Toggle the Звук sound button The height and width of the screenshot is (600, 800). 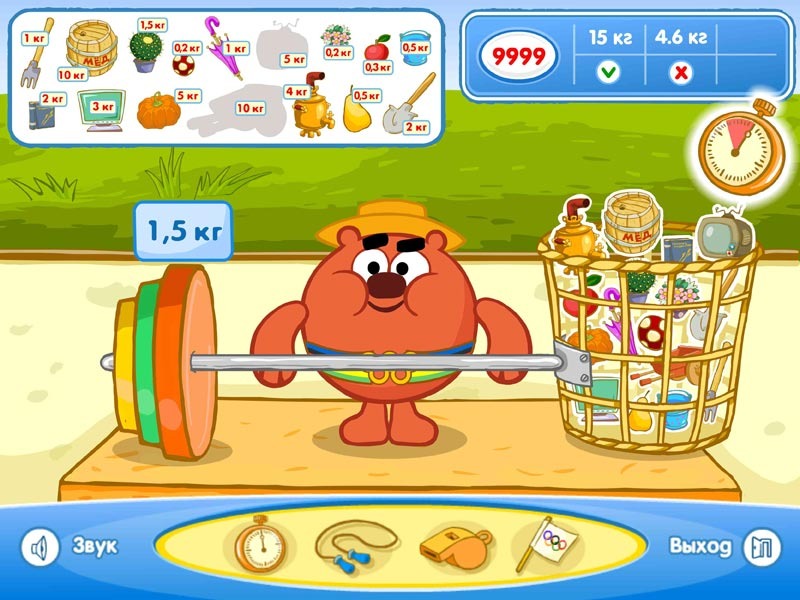point(41,547)
